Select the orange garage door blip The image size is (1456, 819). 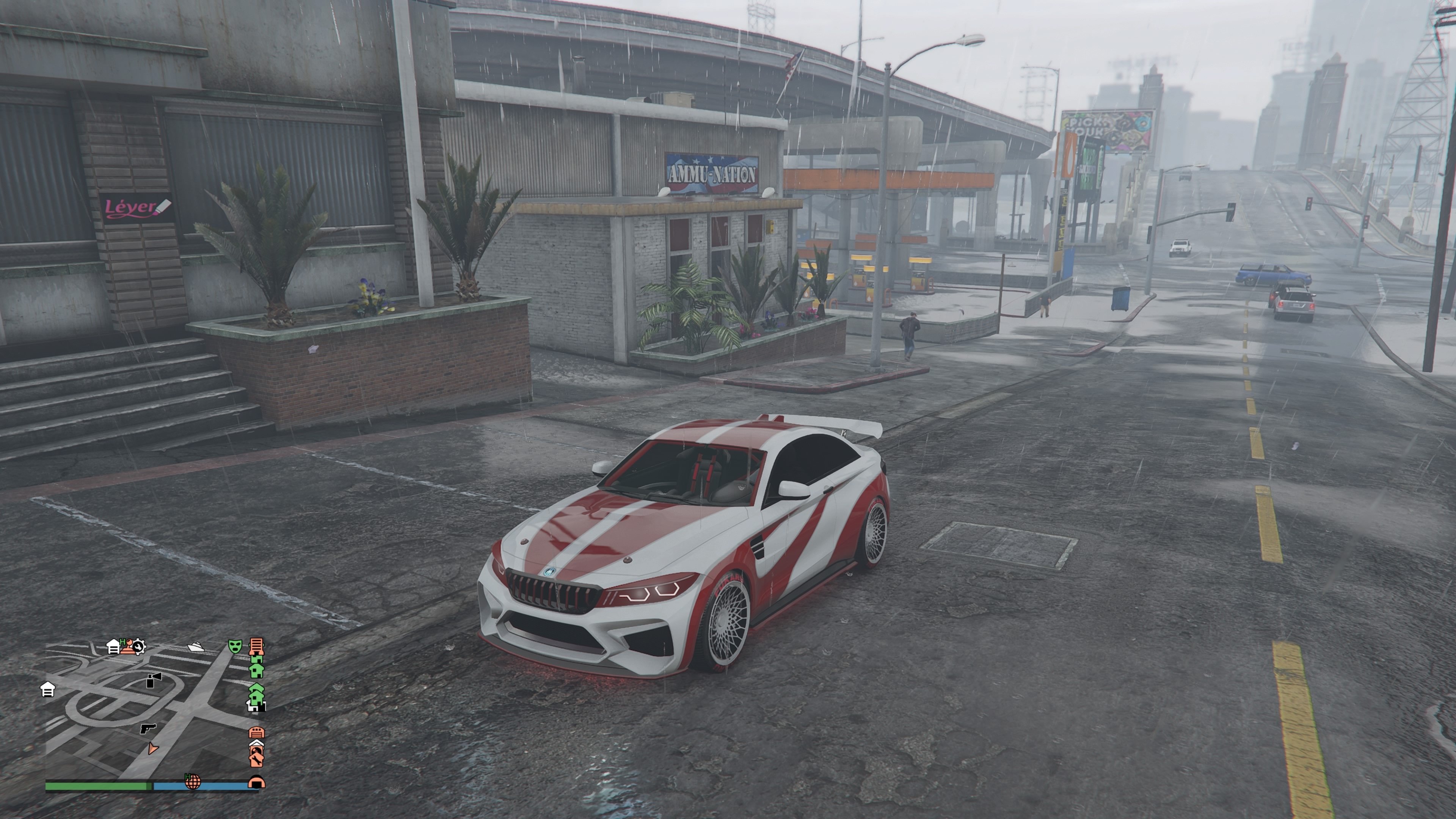tap(257, 733)
